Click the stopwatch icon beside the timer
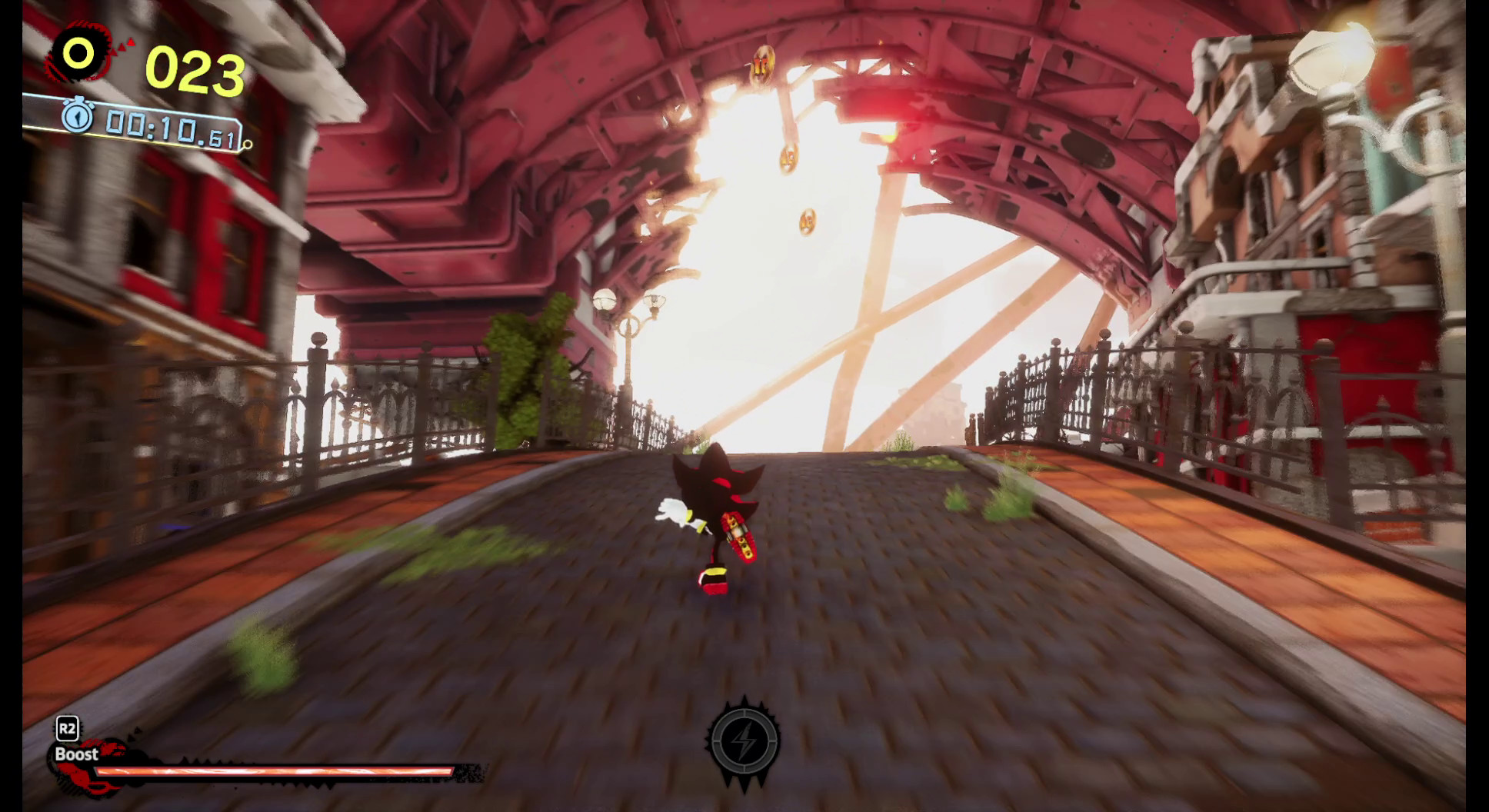Screen dimensions: 1489x812 [x=78, y=115]
